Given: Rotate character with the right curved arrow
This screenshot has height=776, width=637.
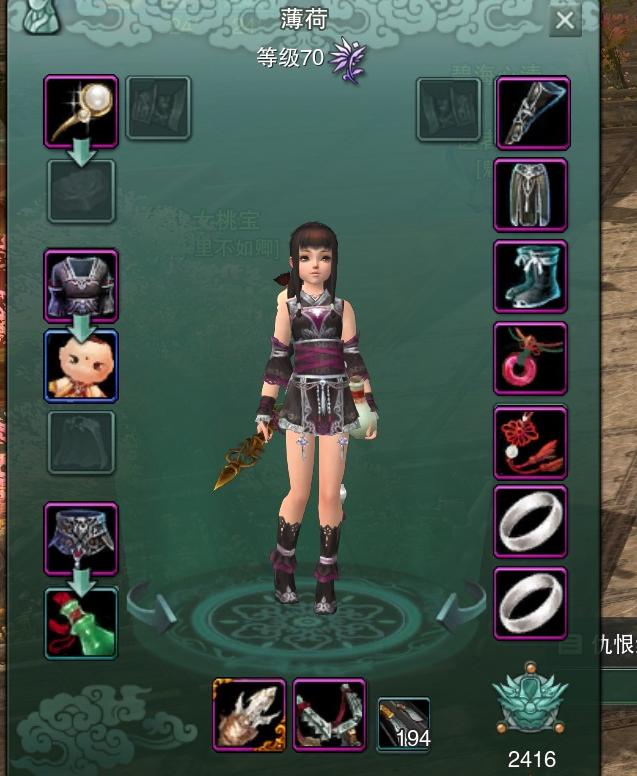Looking at the screenshot, I should point(462,606).
